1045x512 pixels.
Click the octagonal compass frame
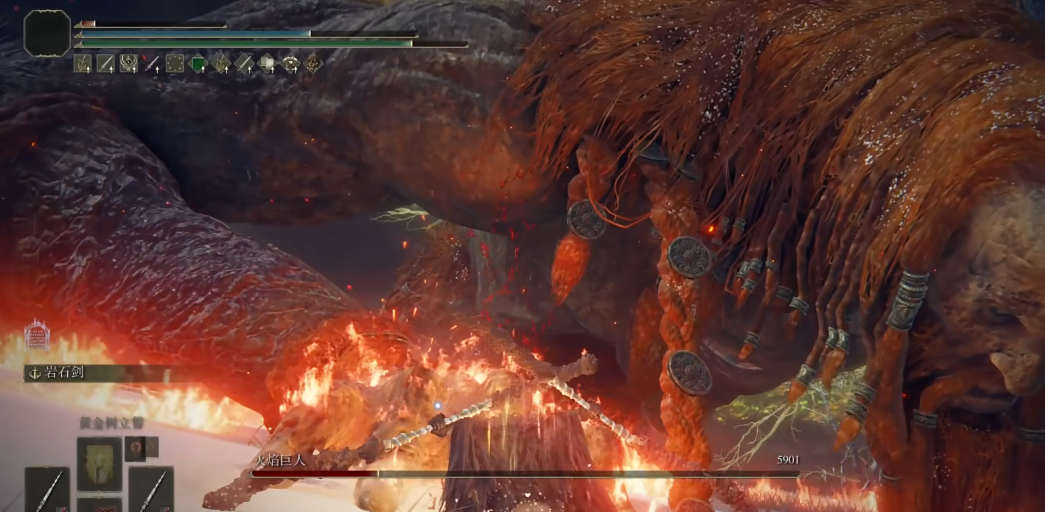(47, 33)
